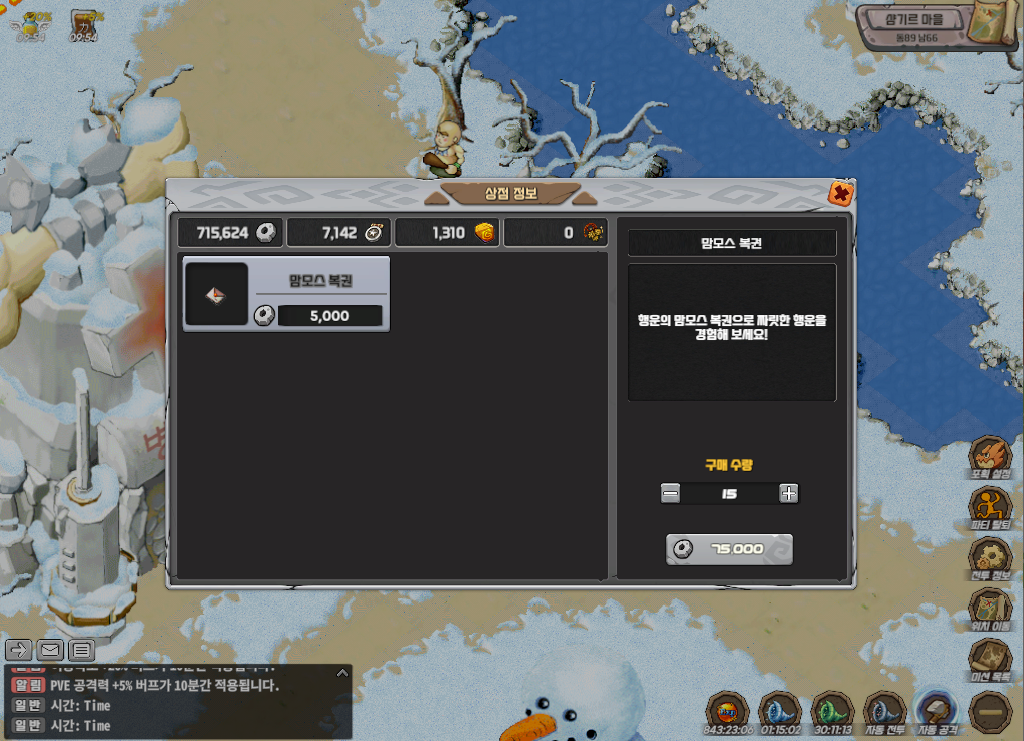Click the treasure chest timer icon
This screenshot has width=1024, height=741.
pos(85,23)
